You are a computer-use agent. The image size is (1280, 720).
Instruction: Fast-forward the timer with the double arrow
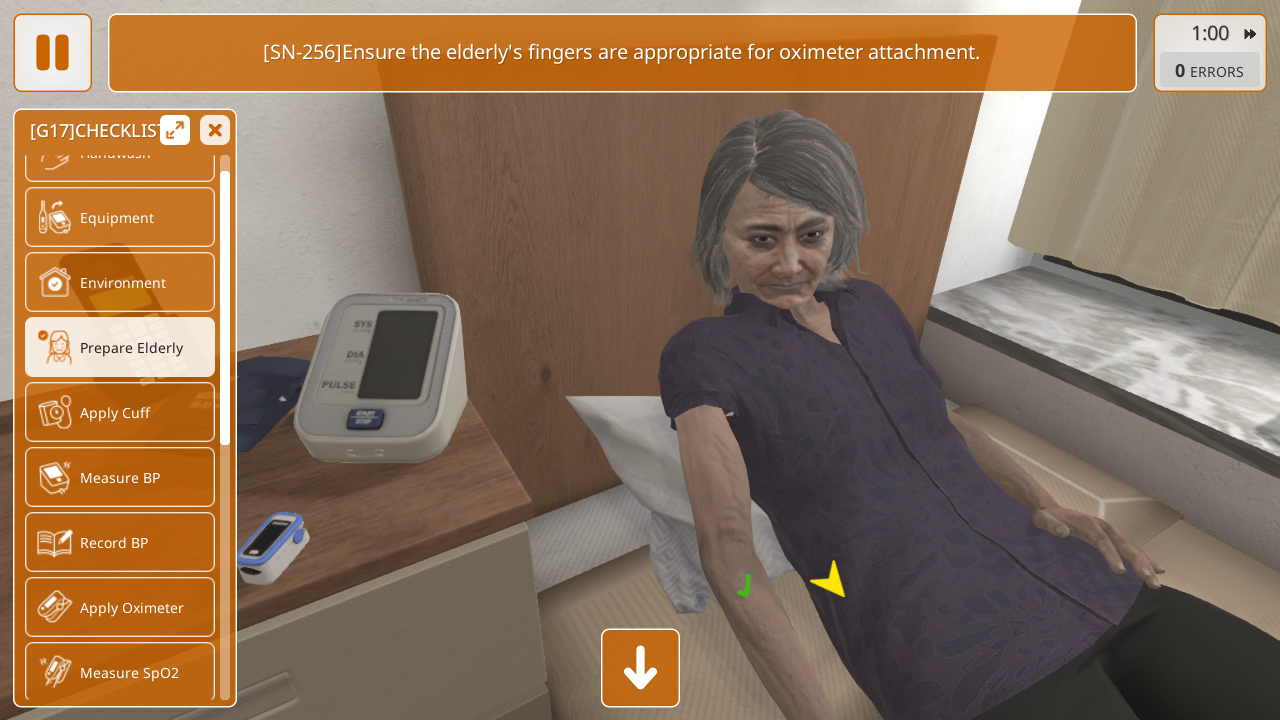tap(1250, 34)
